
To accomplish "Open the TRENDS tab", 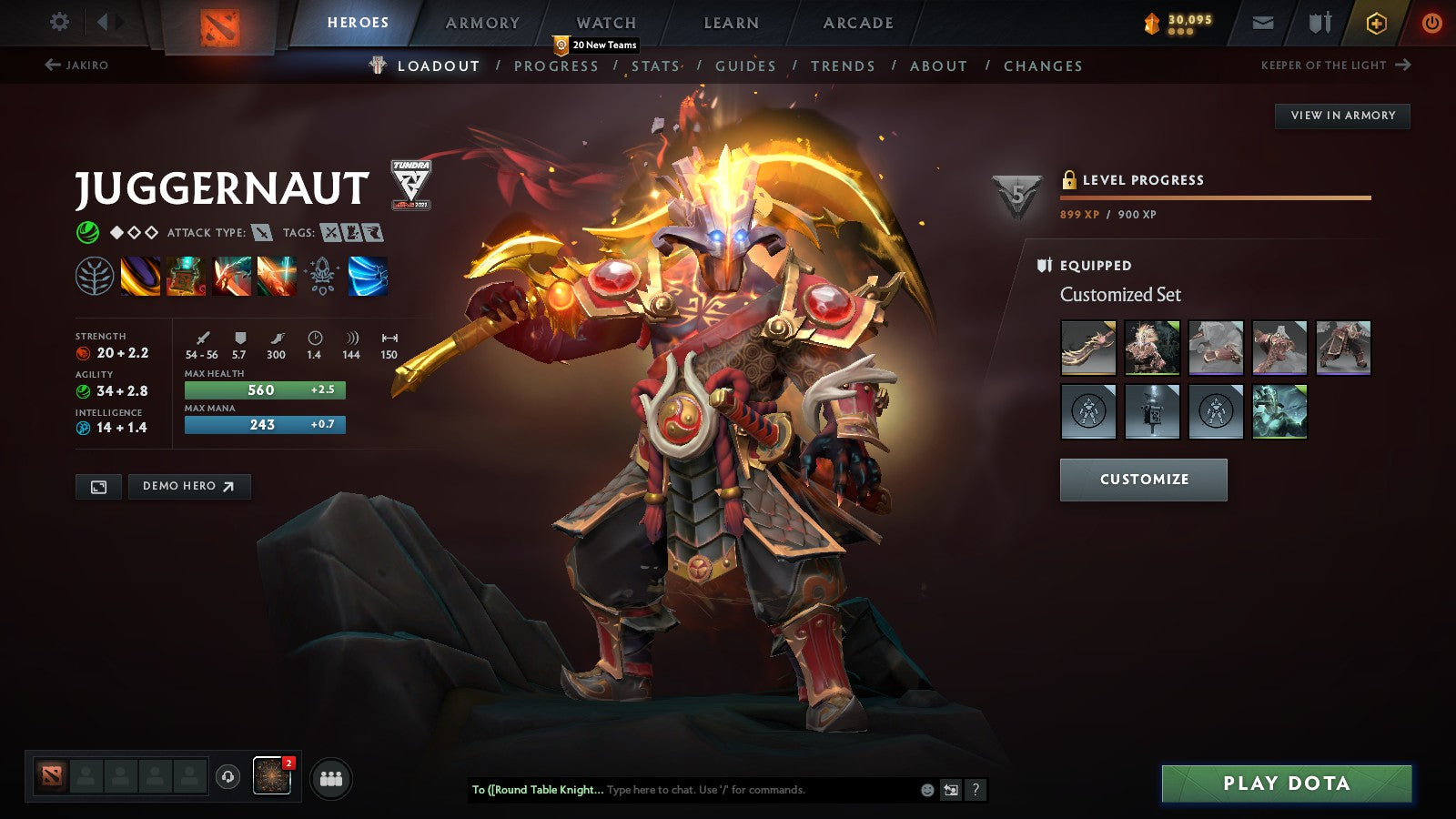I will pyautogui.click(x=843, y=66).
